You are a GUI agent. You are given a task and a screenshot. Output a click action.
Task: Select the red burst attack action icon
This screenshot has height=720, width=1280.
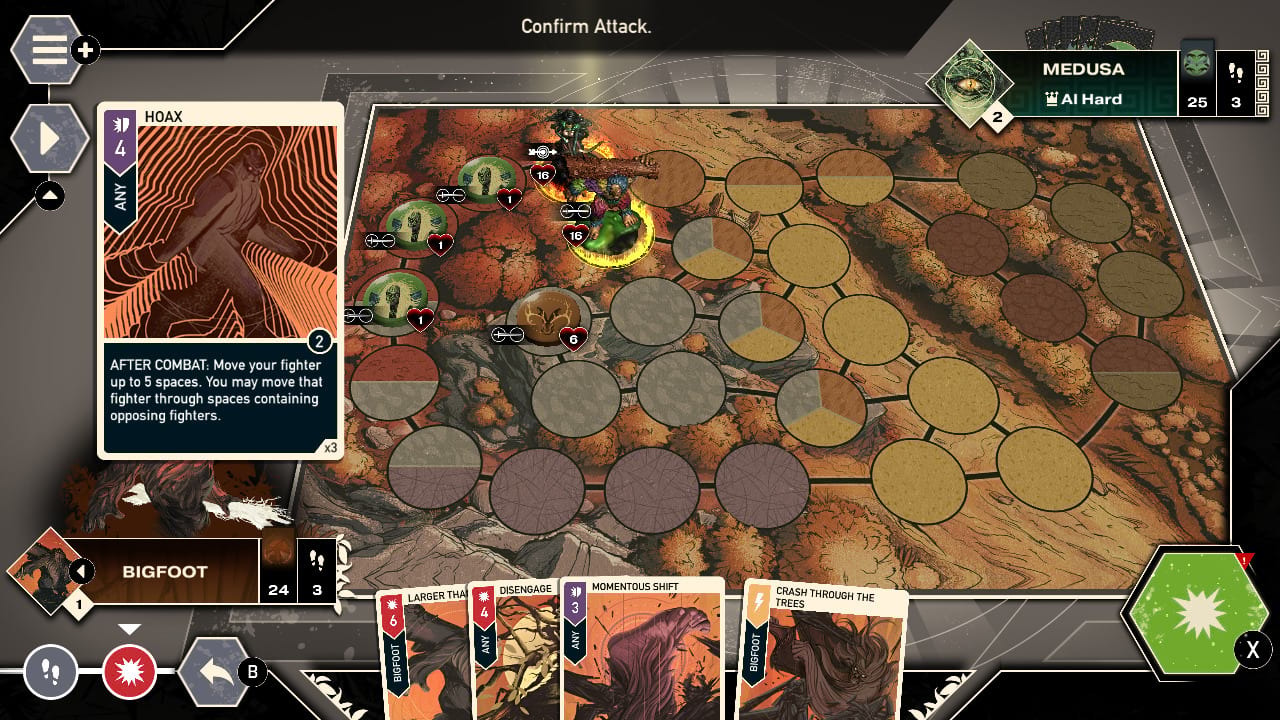129,673
